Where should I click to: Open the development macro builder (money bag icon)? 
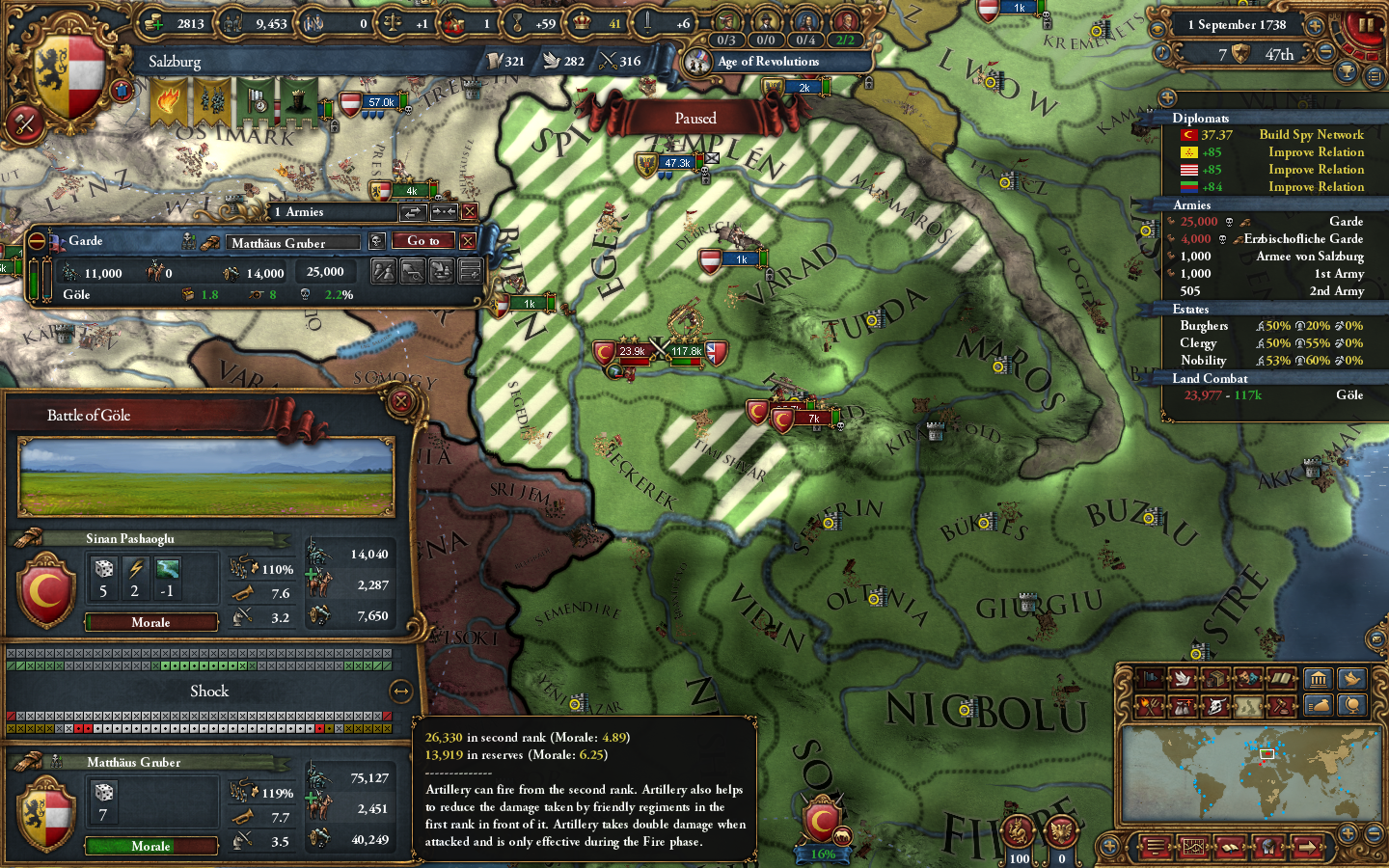pos(1319,706)
